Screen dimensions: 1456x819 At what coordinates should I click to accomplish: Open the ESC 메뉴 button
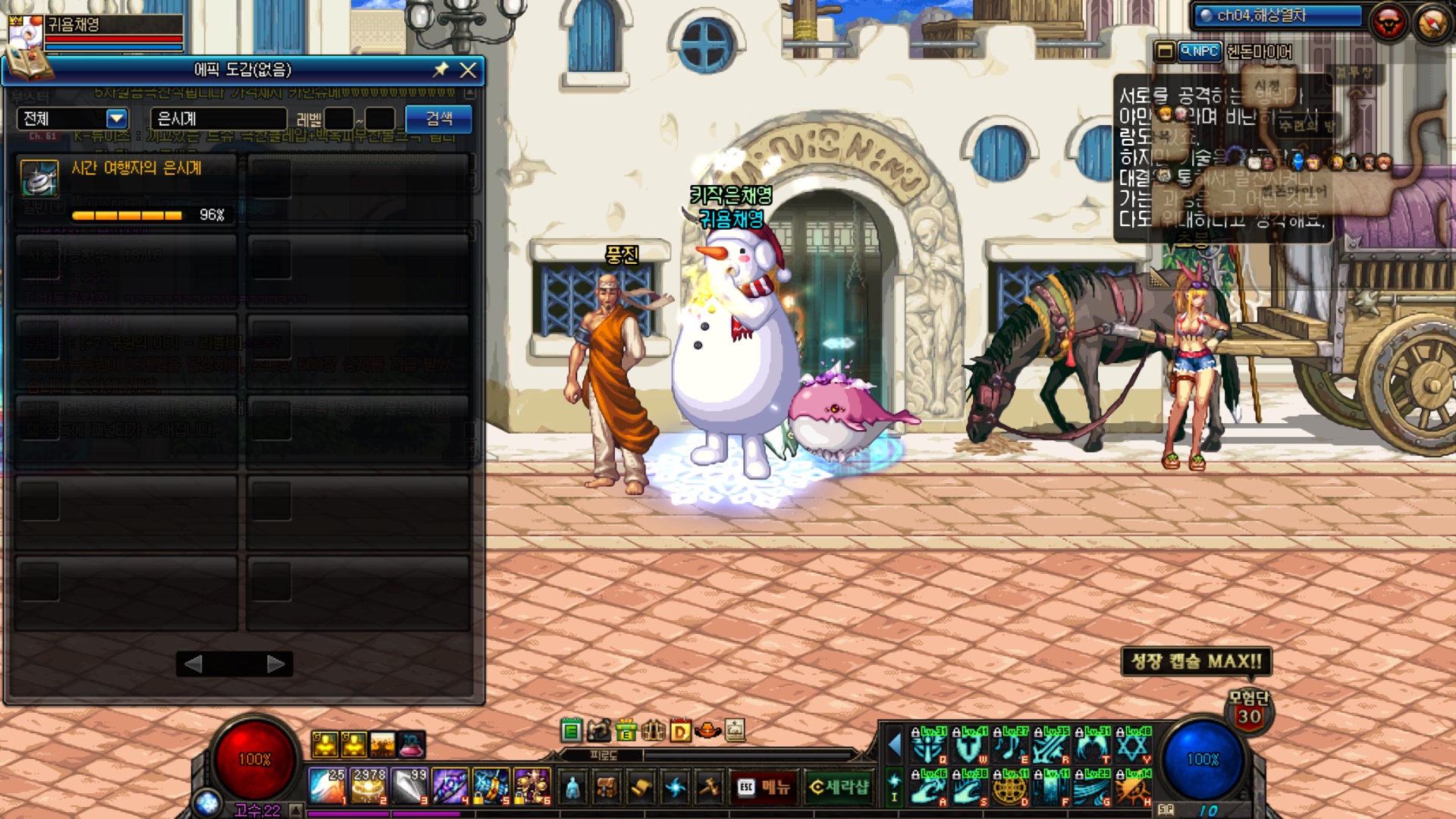(764, 787)
